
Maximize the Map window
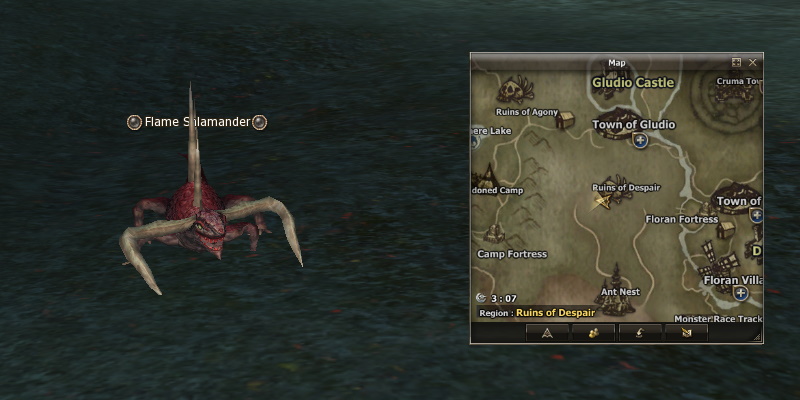(737, 62)
